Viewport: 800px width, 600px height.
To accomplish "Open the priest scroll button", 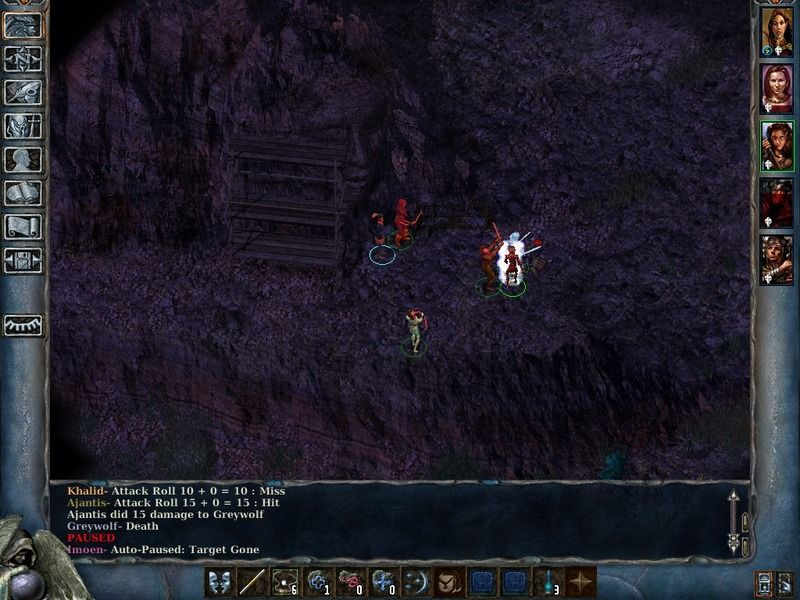I will [x=24, y=226].
